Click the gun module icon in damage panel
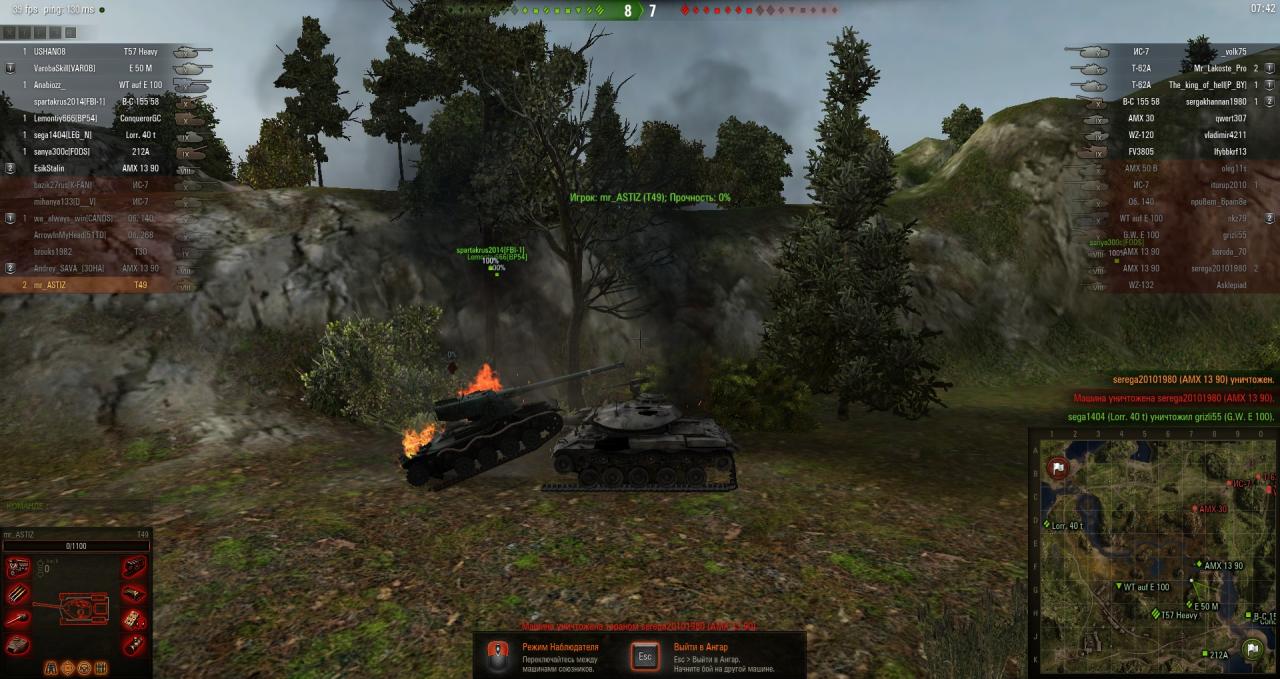This screenshot has height=679, width=1280. coord(18,619)
